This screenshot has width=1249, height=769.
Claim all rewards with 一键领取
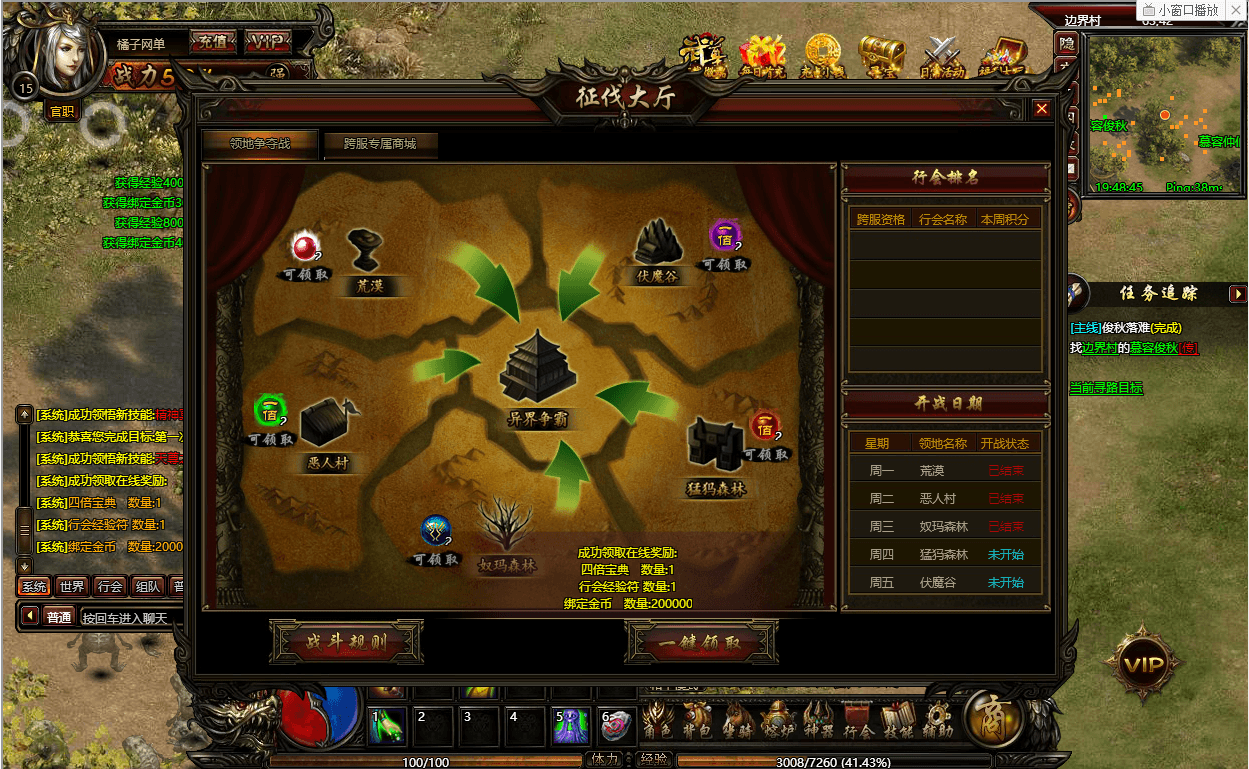(x=701, y=643)
